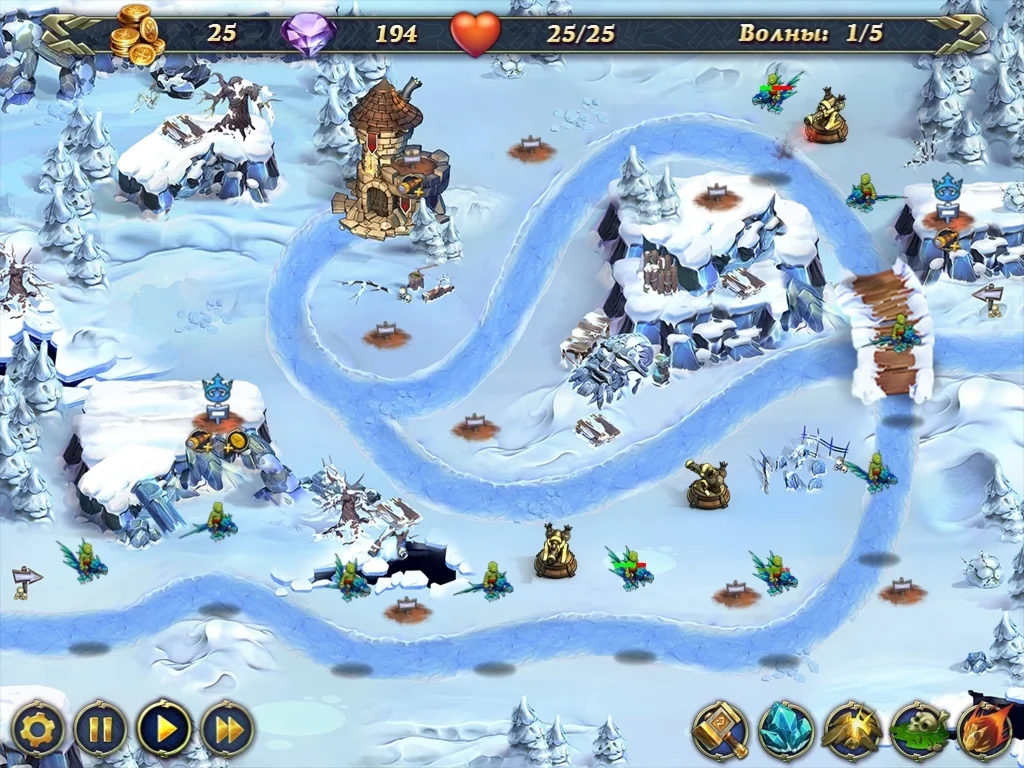The image size is (1024, 768).
Task: Enable fast-forward speed
Action: (x=228, y=728)
